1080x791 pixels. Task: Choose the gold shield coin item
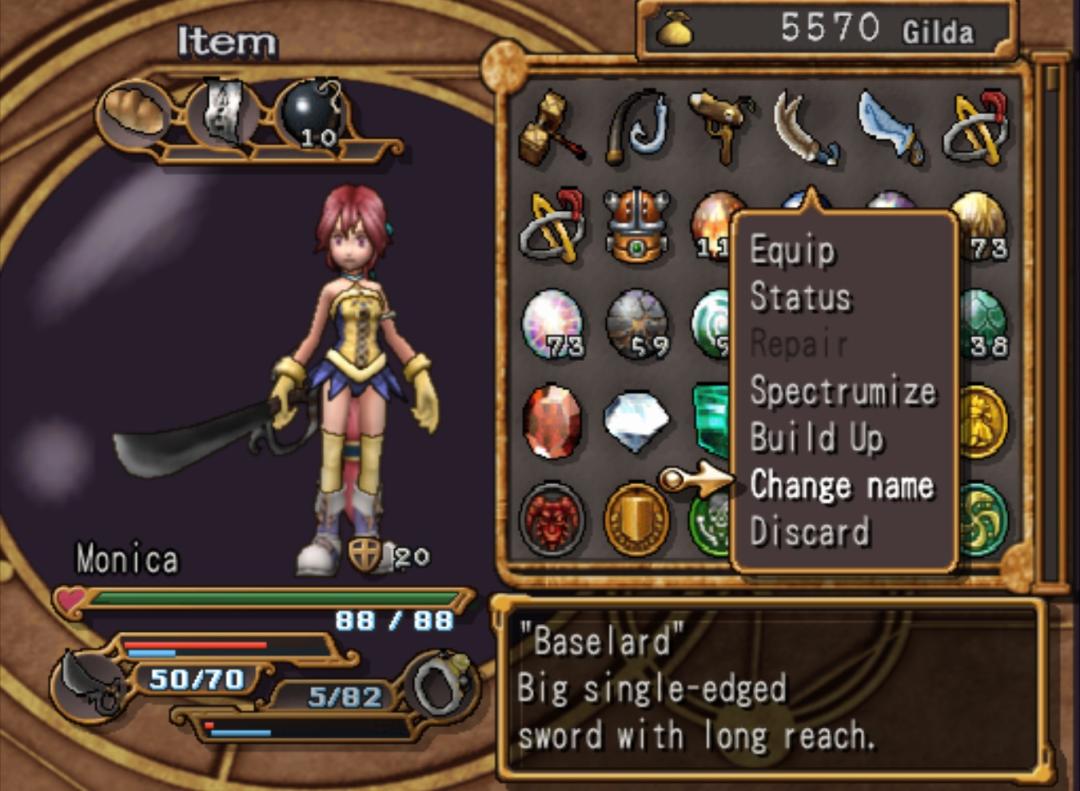(x=636, y=519)
